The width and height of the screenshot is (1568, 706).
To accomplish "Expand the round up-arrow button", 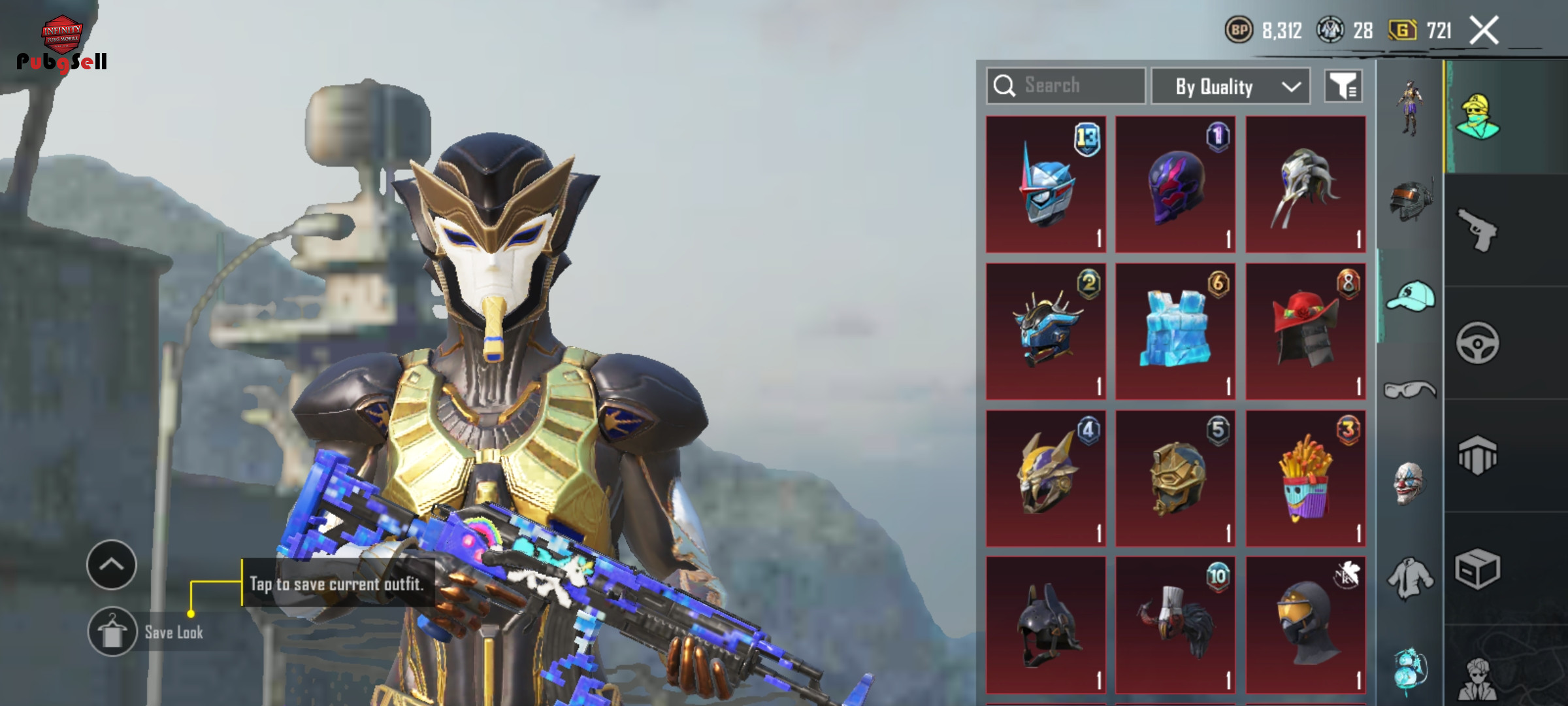I will (x=111, y=565).
